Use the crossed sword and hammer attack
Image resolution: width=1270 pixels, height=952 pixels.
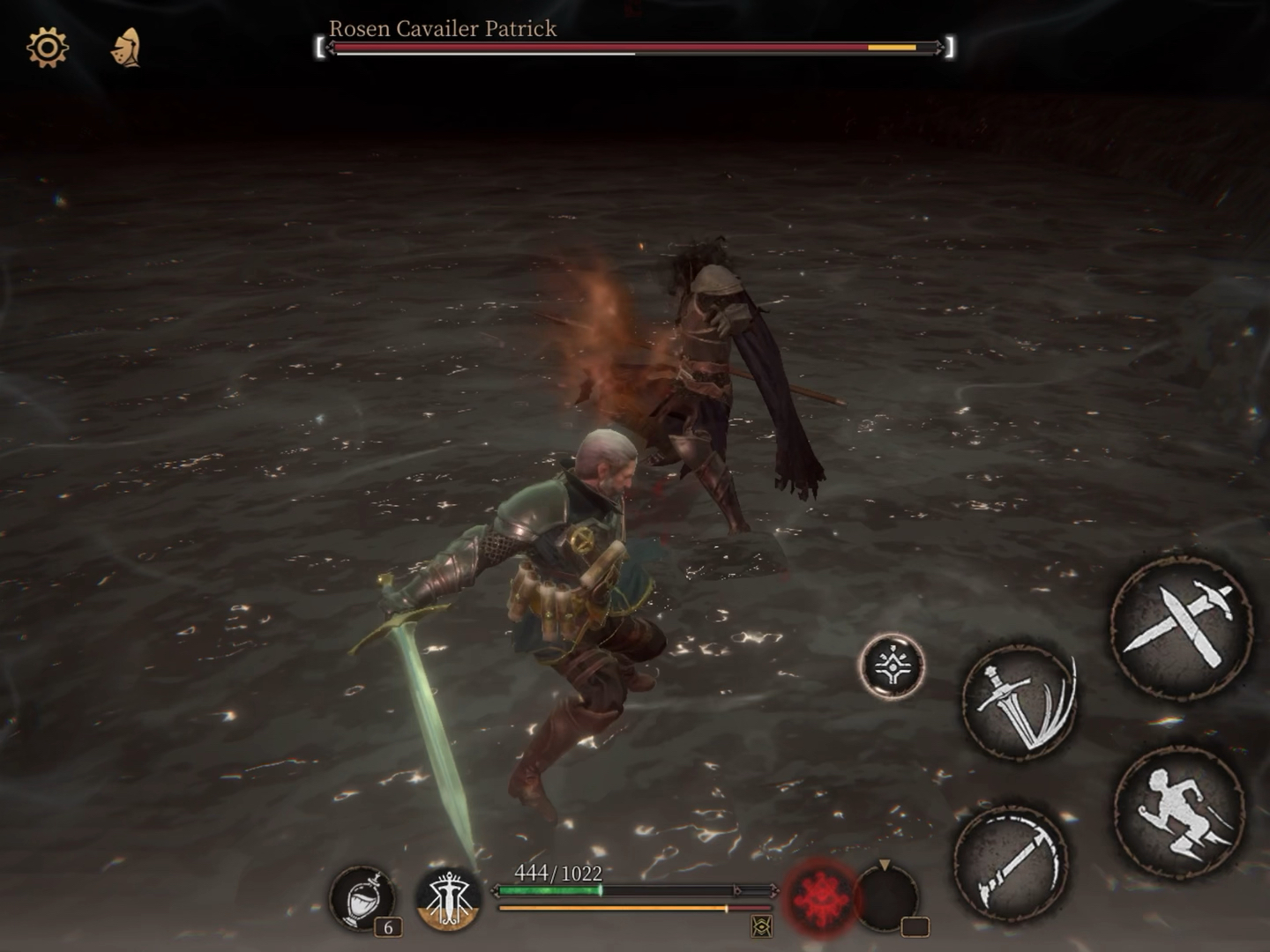pyautogui.click(x=1181, y=627)
